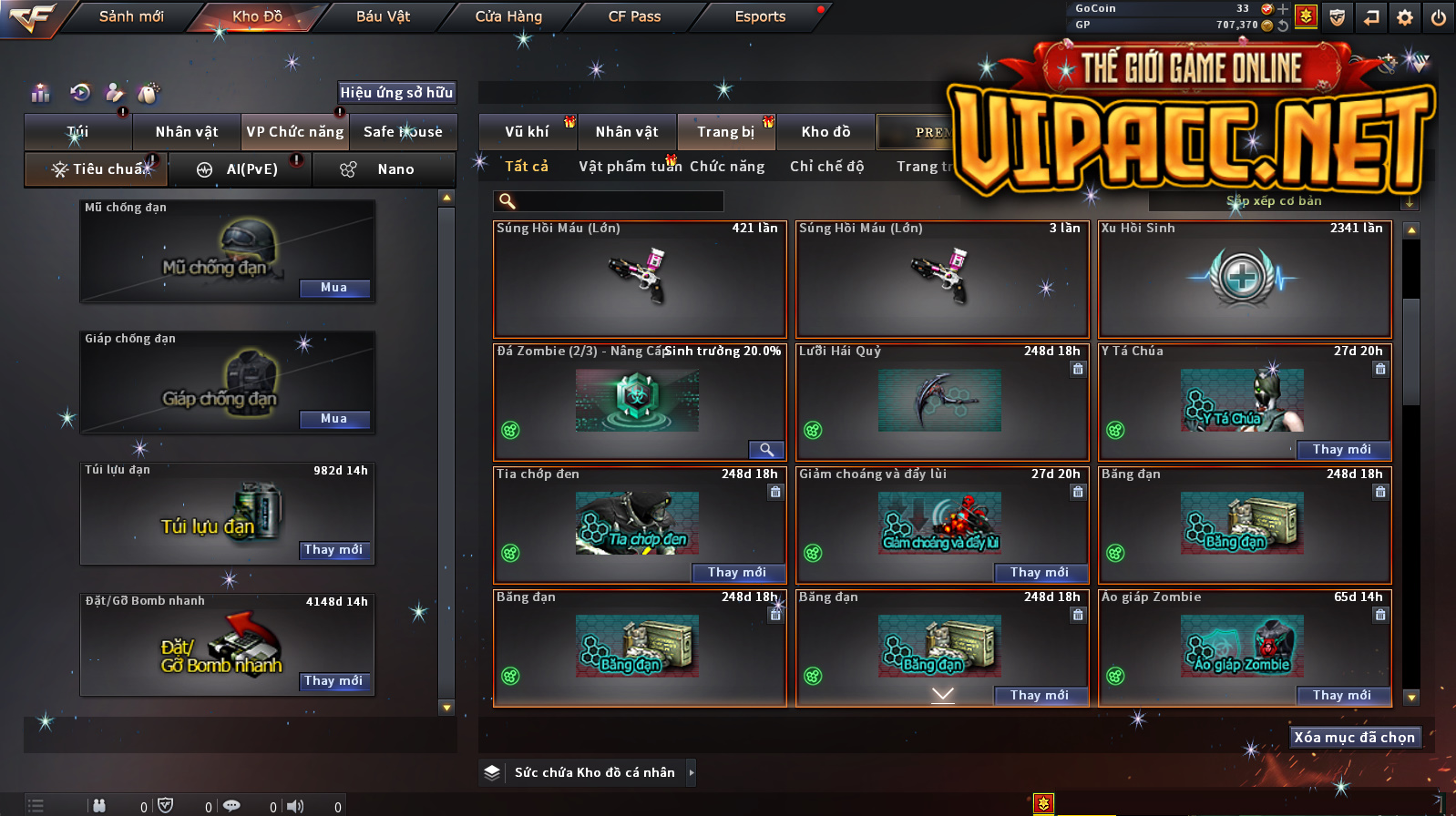Image resolution: width=1456 pixels, height=816 pixels.
Task: Open the Sảnh mới lobby tab
Action: point(131,16)
